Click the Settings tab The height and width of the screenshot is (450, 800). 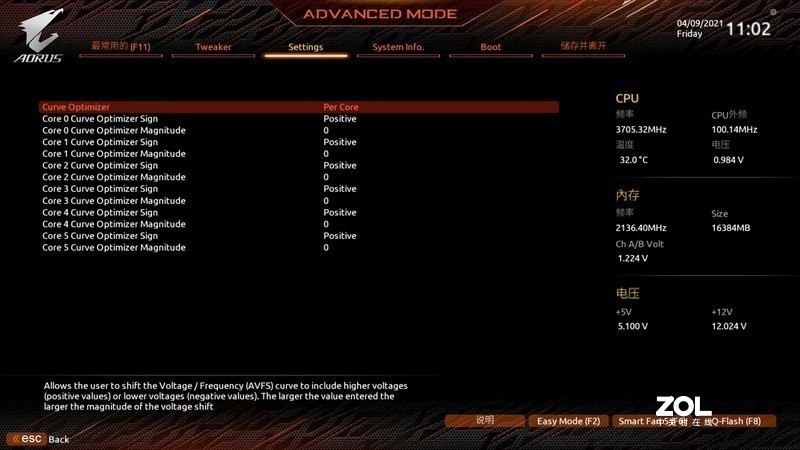tap(305, 47)
